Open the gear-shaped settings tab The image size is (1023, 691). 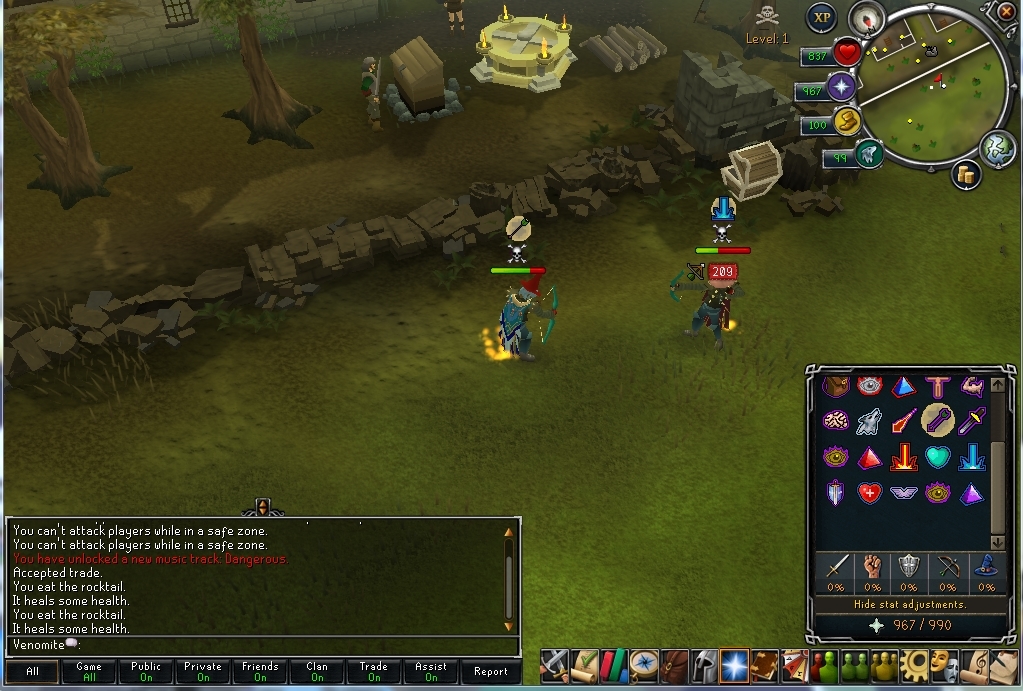[x=912, y=664]
